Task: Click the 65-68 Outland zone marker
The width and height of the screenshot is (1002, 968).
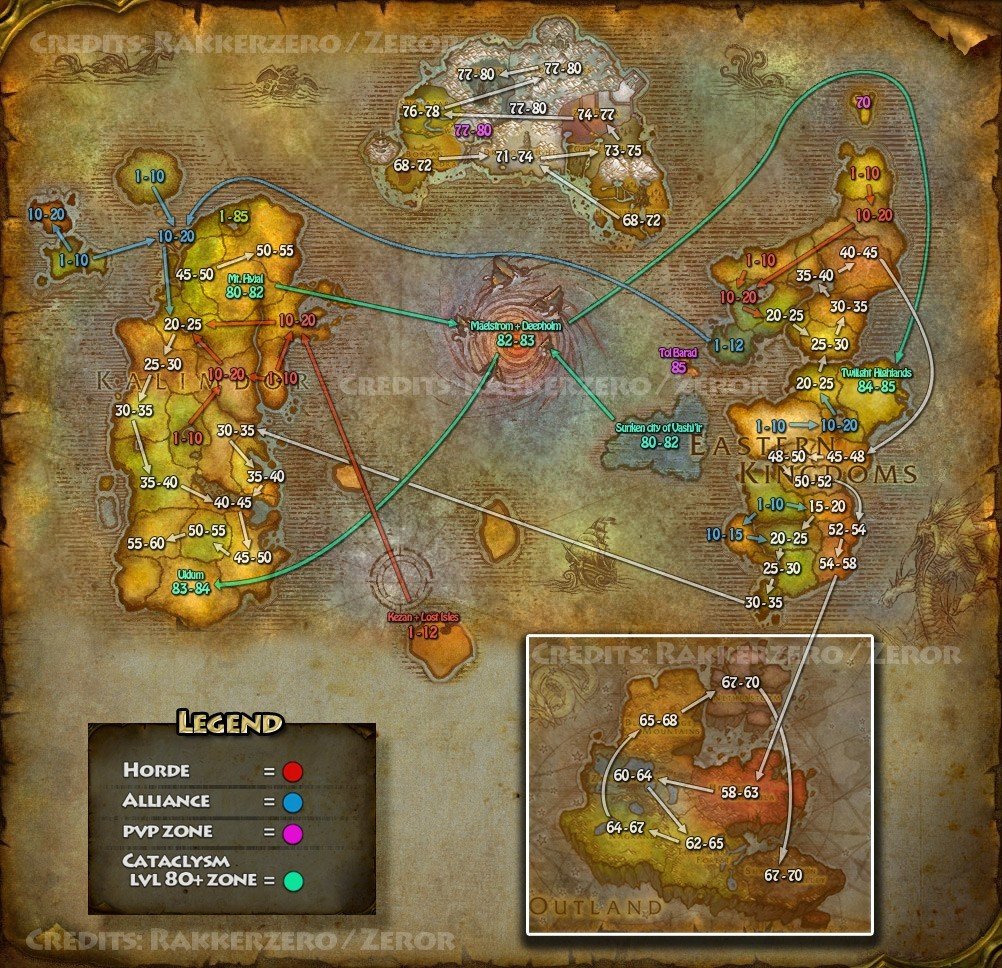Action: (659, 720)
